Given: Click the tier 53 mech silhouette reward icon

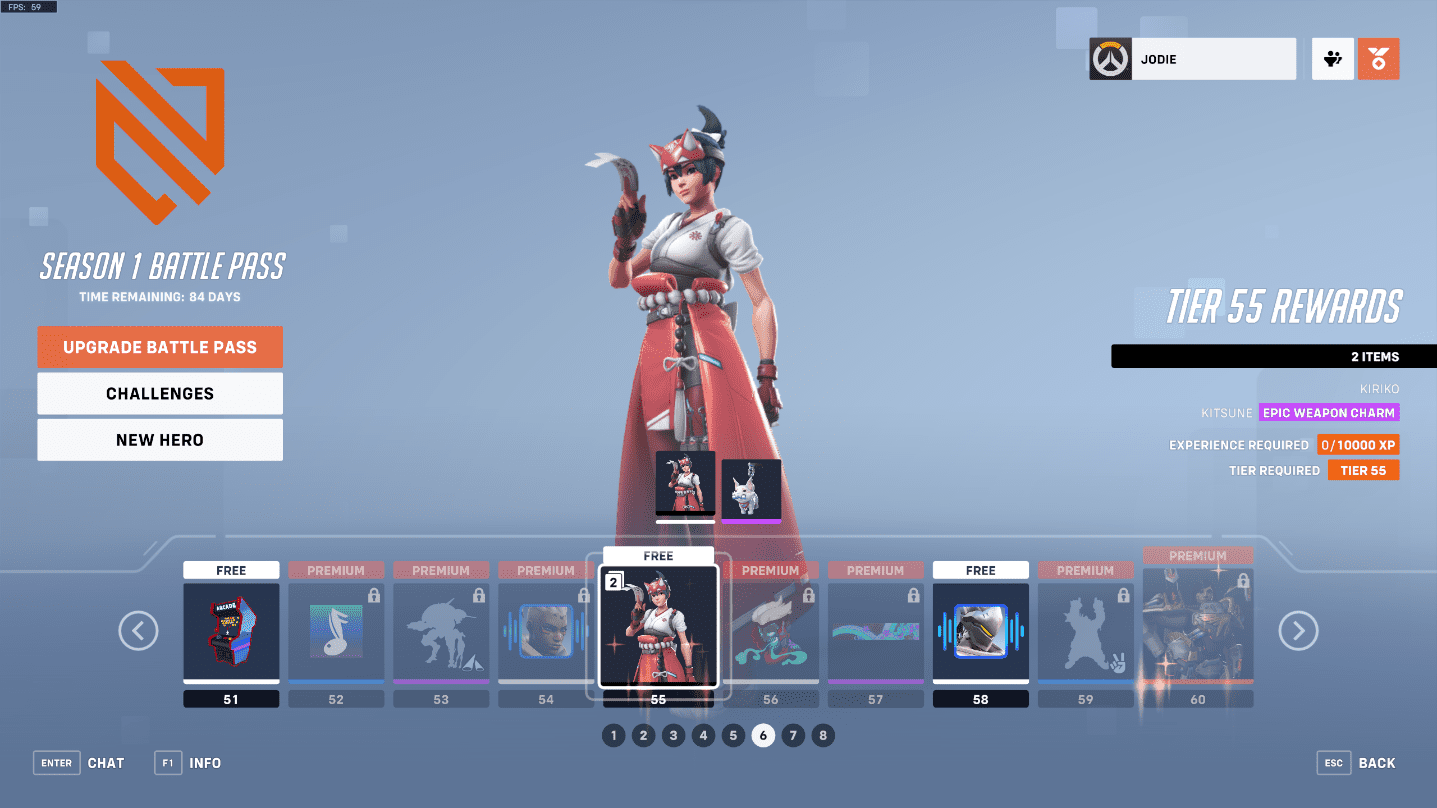Looking at the screenshot, I should coord(441,630).
